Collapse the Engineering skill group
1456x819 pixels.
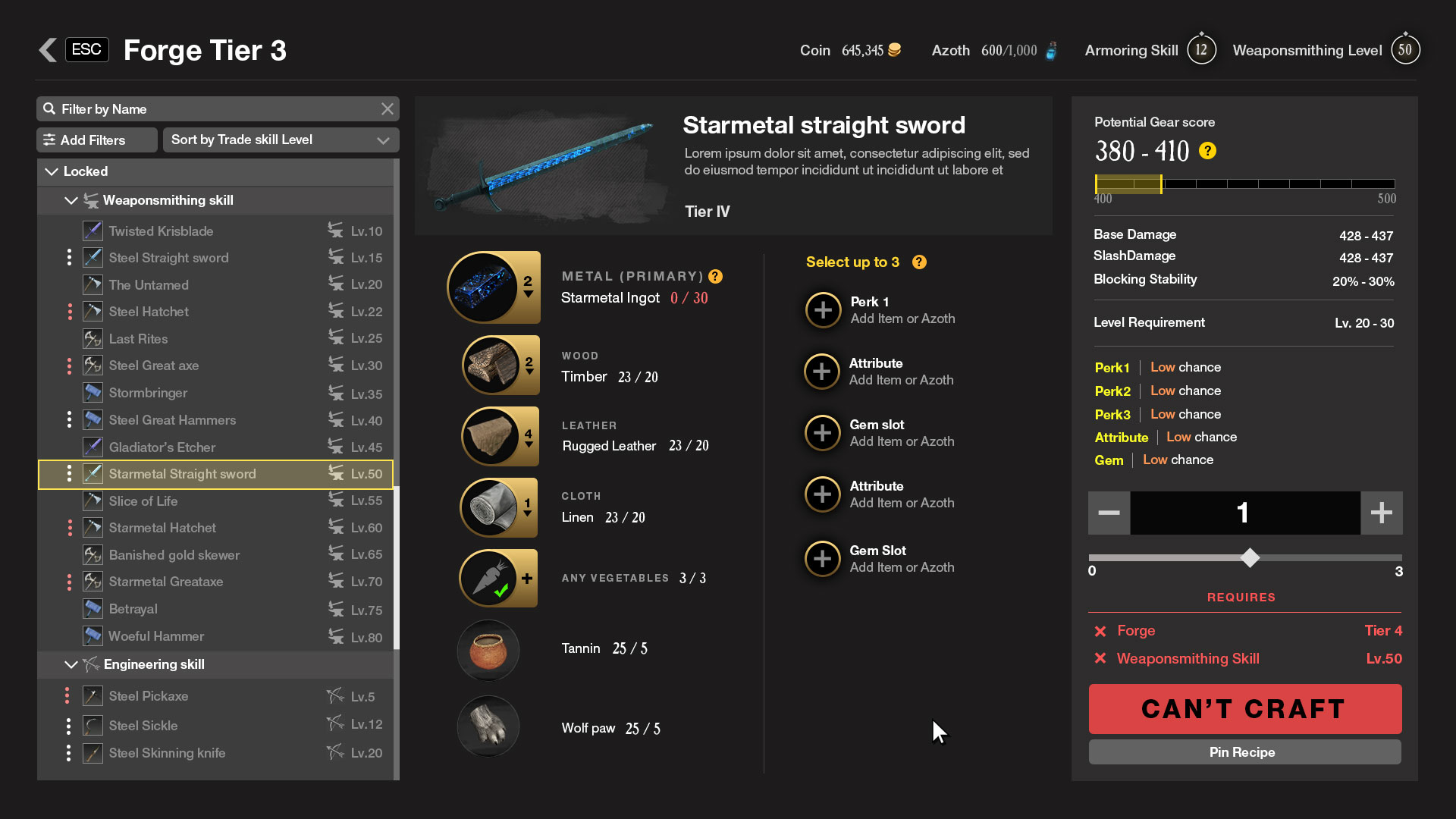pos(71,665)
